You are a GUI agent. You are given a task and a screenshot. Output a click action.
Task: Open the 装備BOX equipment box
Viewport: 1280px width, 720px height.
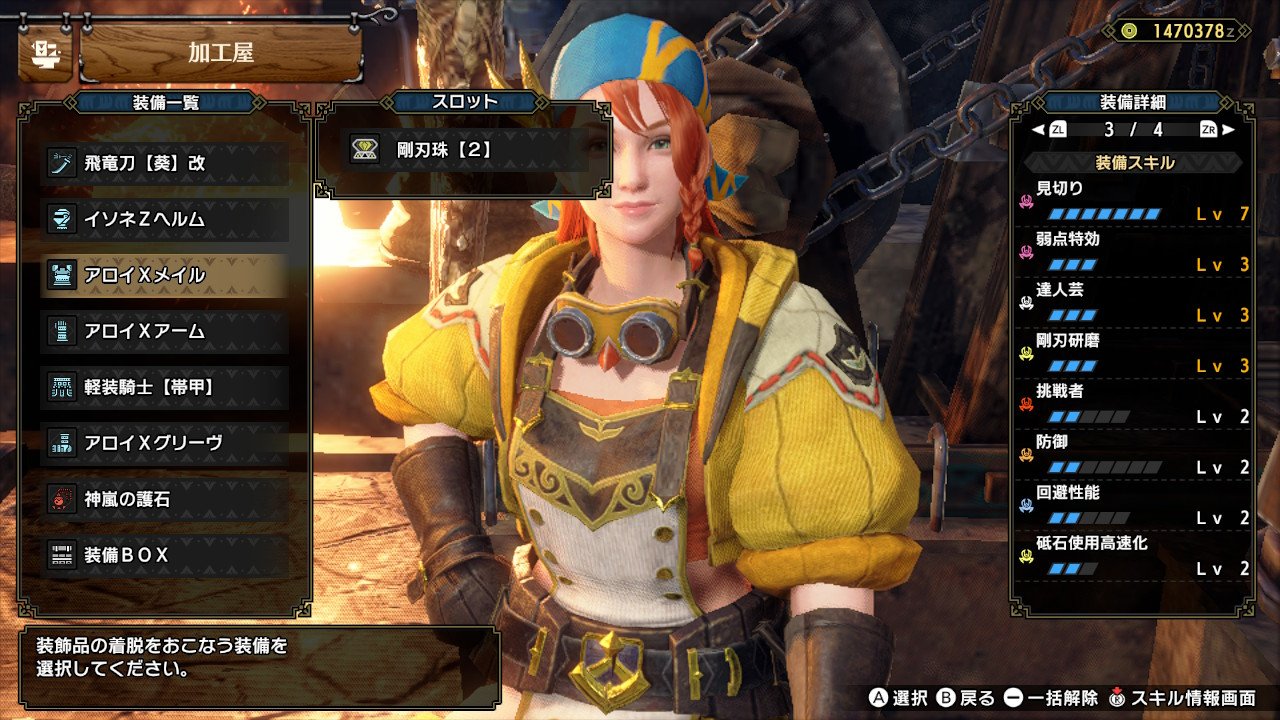pos(165,555)
